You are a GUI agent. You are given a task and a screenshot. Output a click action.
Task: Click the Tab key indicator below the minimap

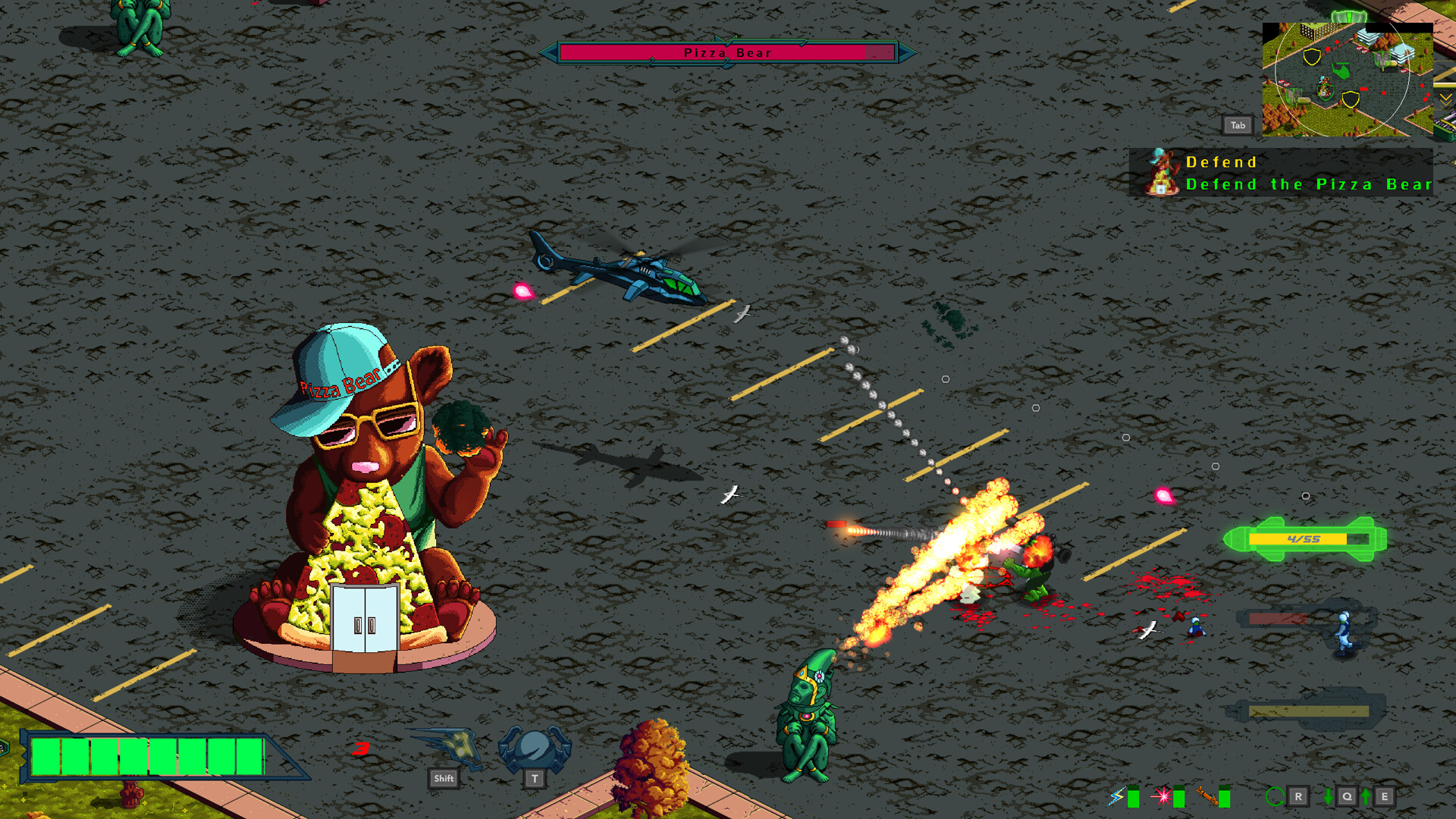tap(1238, 124)
